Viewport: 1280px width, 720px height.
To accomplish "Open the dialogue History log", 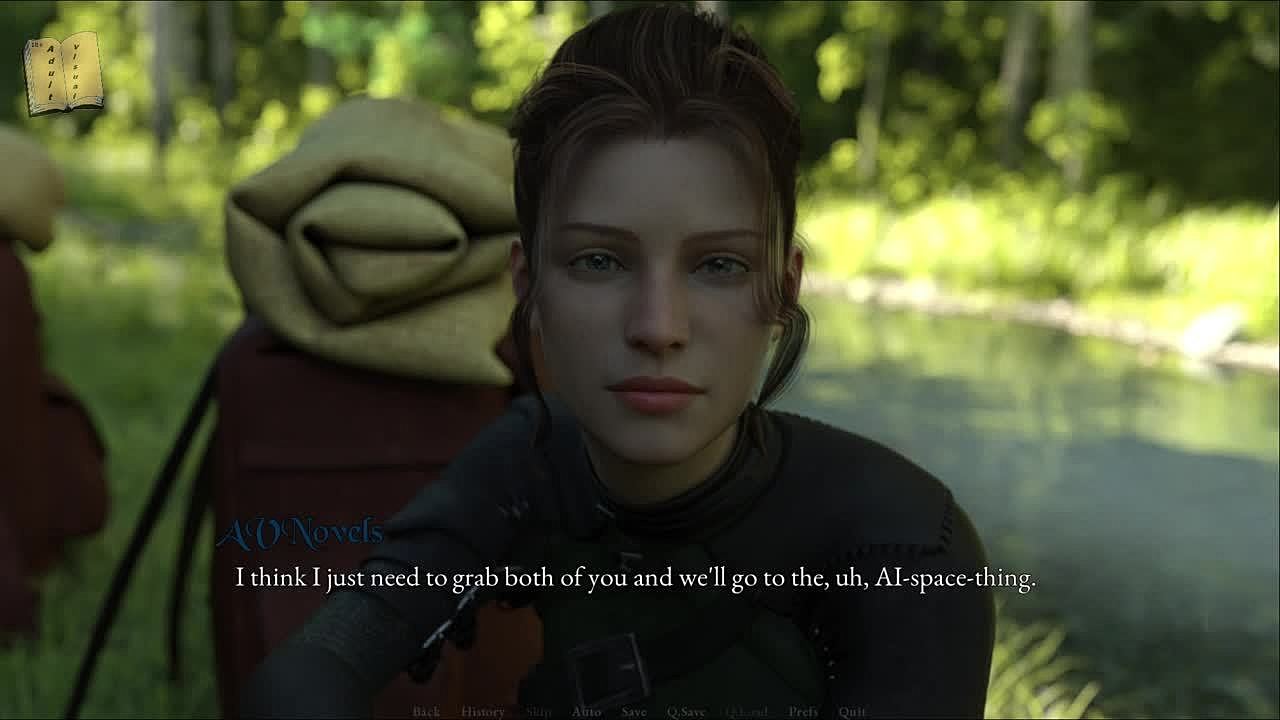I will (483, 712).
